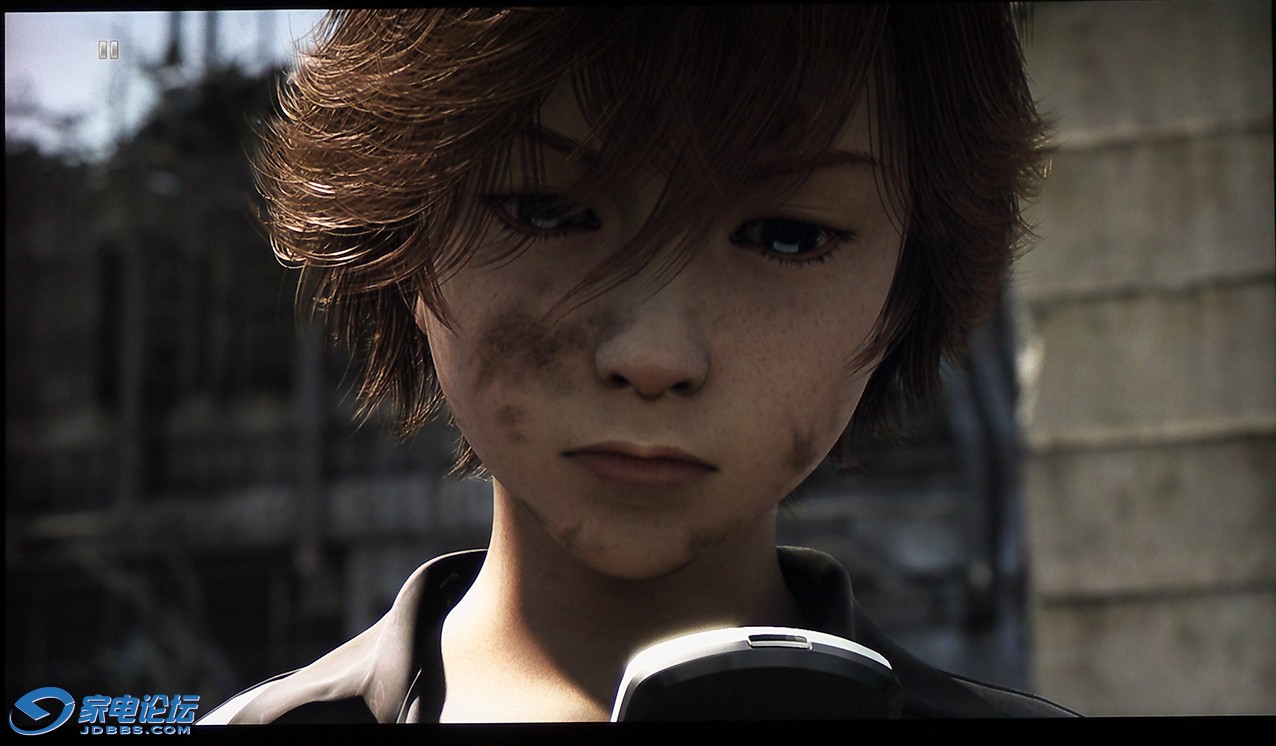This screenshot has height=746, width=1276.
Task: Click the pause indicator icon
Action: (x=108, y=49)
